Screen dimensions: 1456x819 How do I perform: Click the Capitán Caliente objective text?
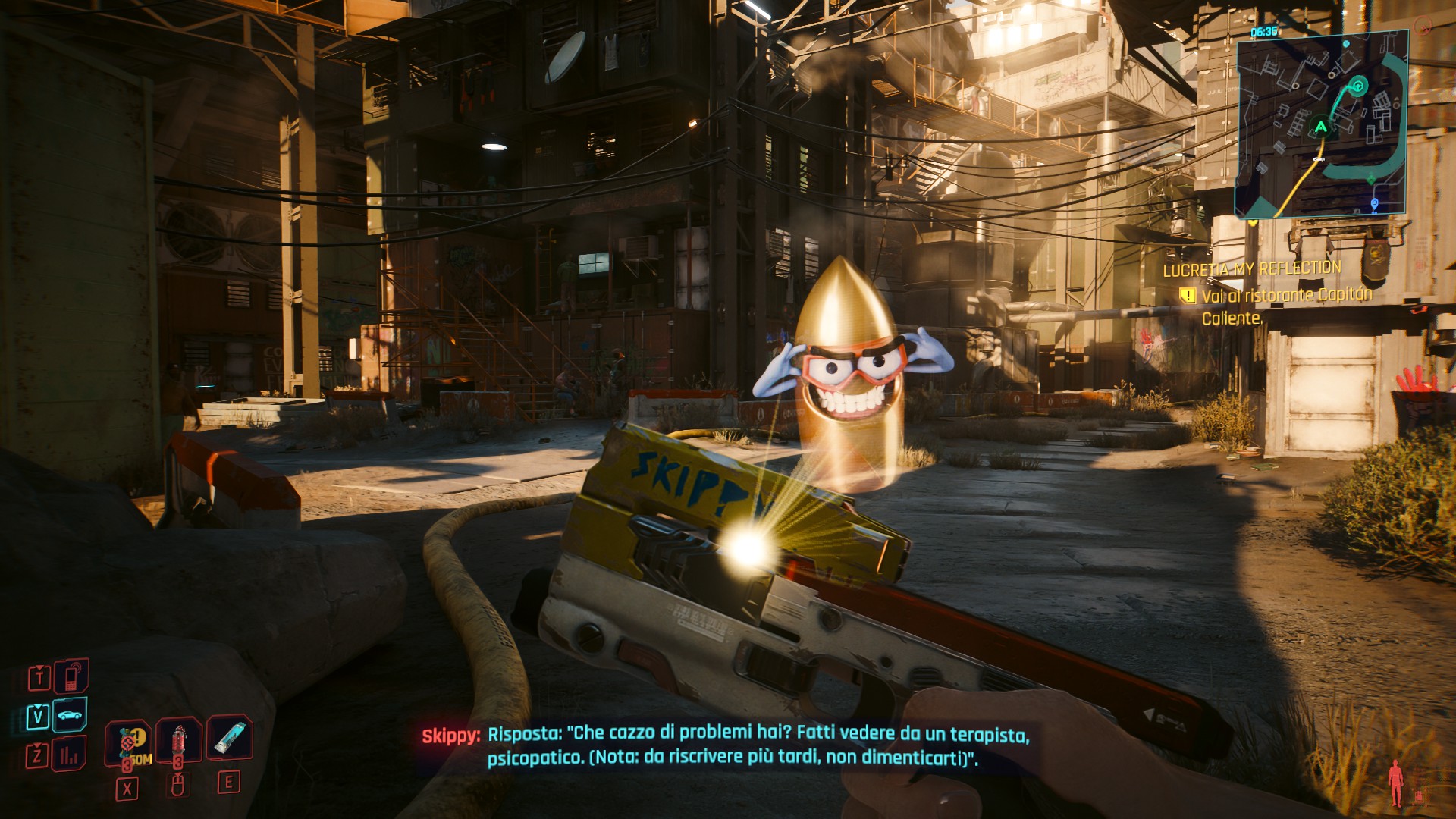[x=1287, y=306]
